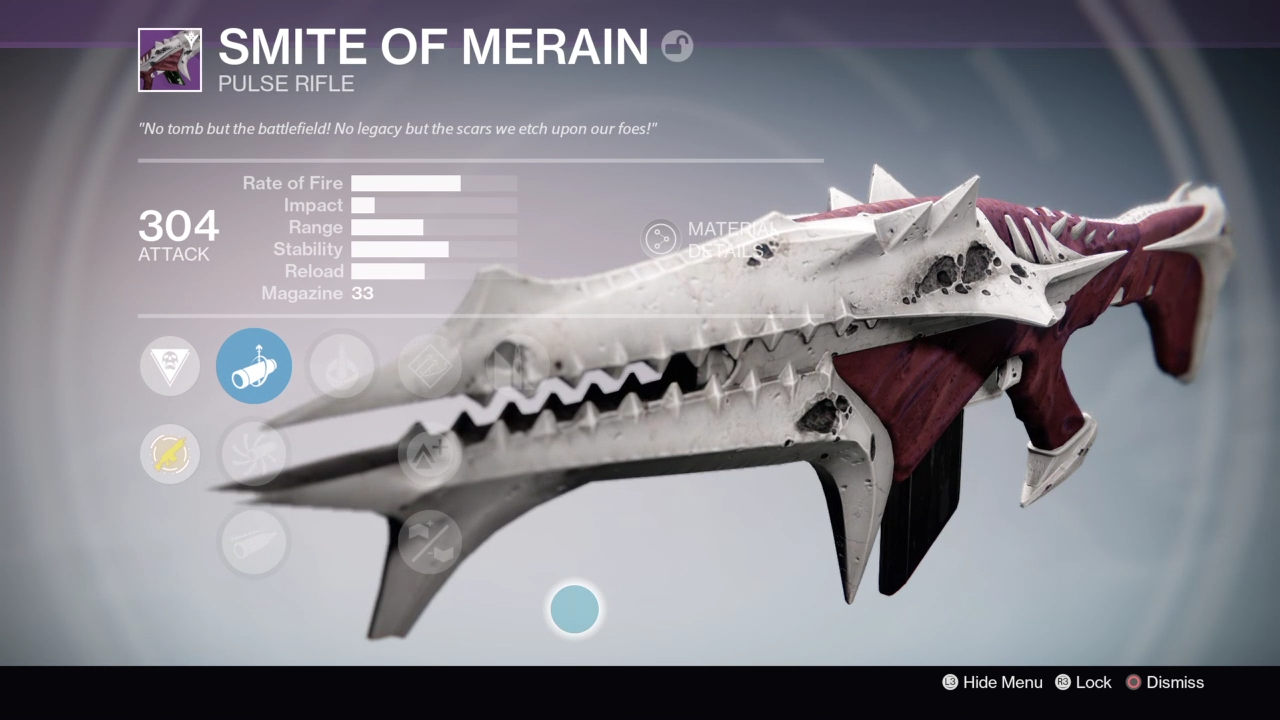Image resolution: width=1280 pixels, height=720 pixels.
Task: Click Lock in the bottom bar
Action: (1083, 682)
